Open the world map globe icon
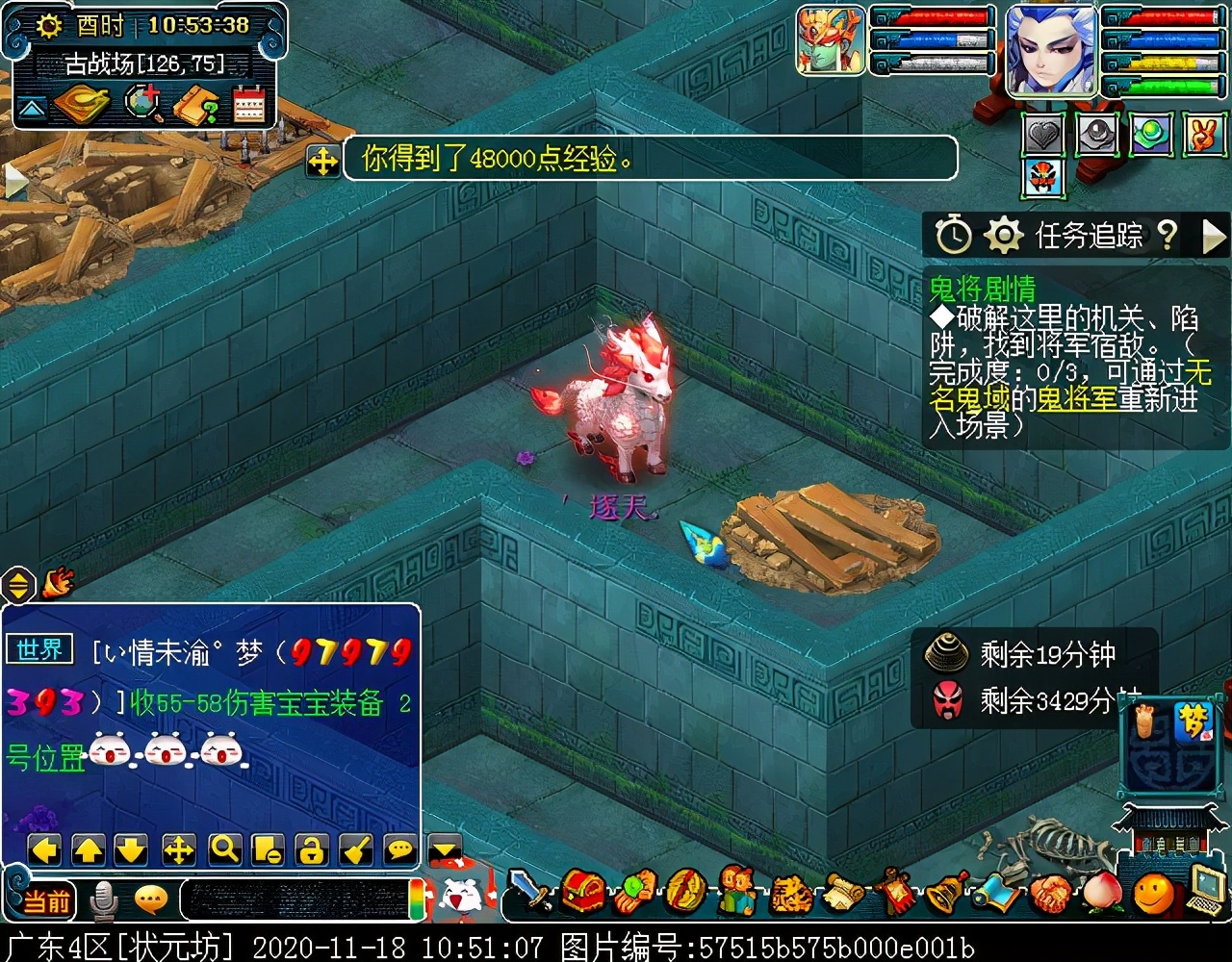This screenshot has width=1232, height=962. click(x=144, y=104)
